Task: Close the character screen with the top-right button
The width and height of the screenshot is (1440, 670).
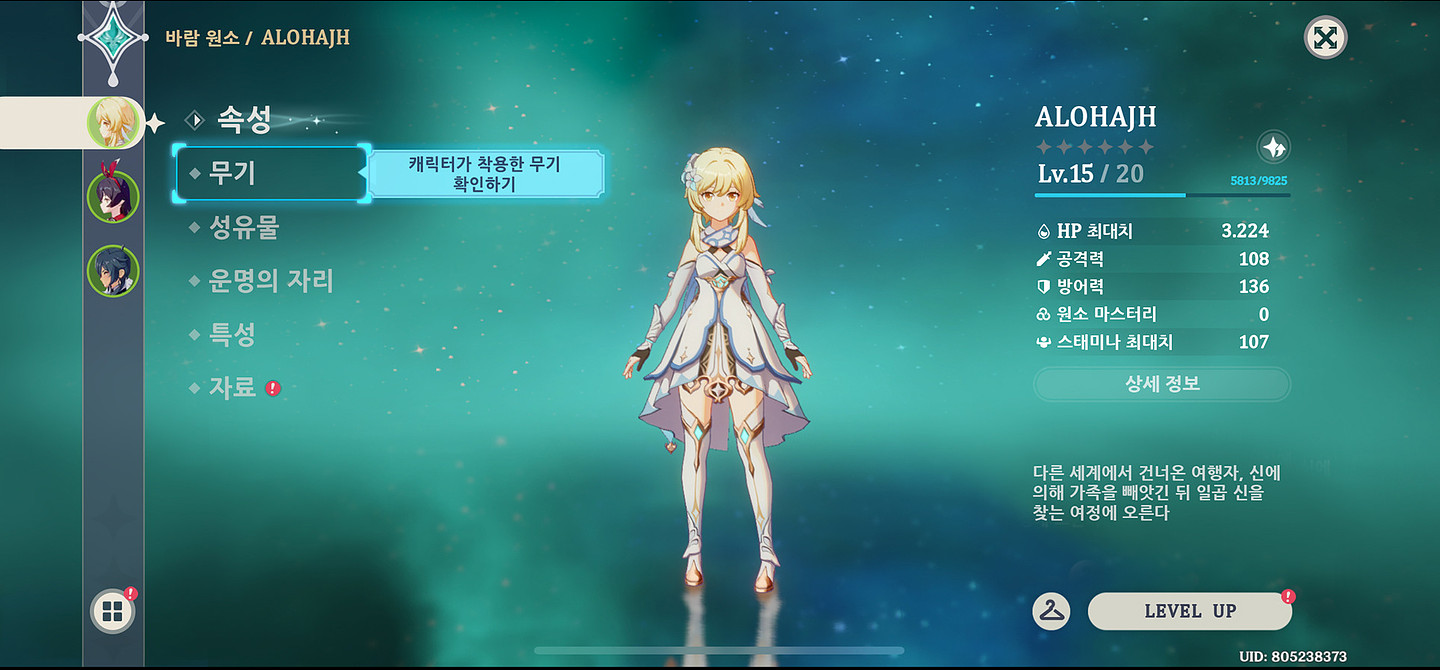Action: coord(1325,38)
